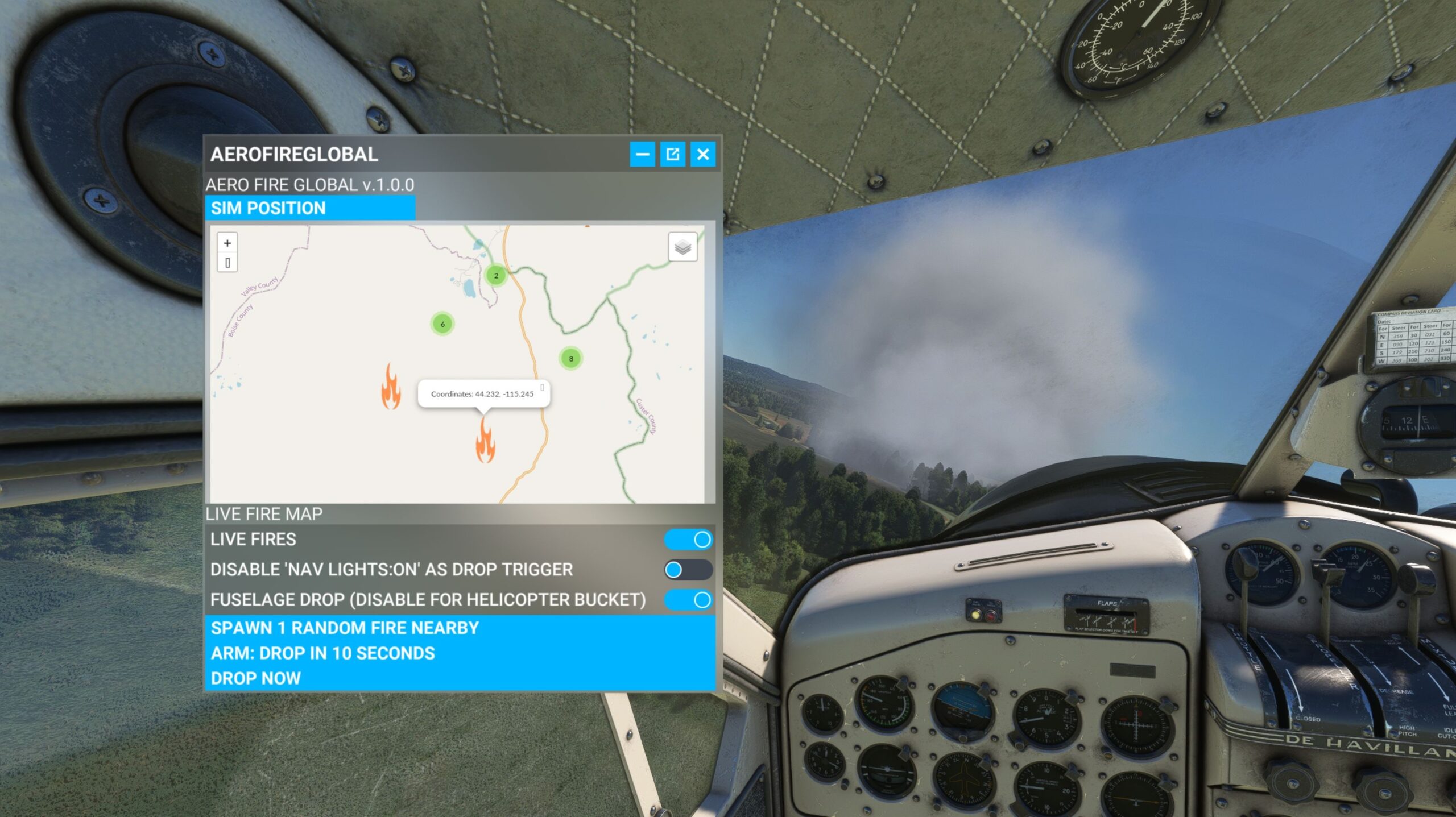
Task: Click the SIM POSITION button
Action: pyautogui.click(x=310, y=208)
